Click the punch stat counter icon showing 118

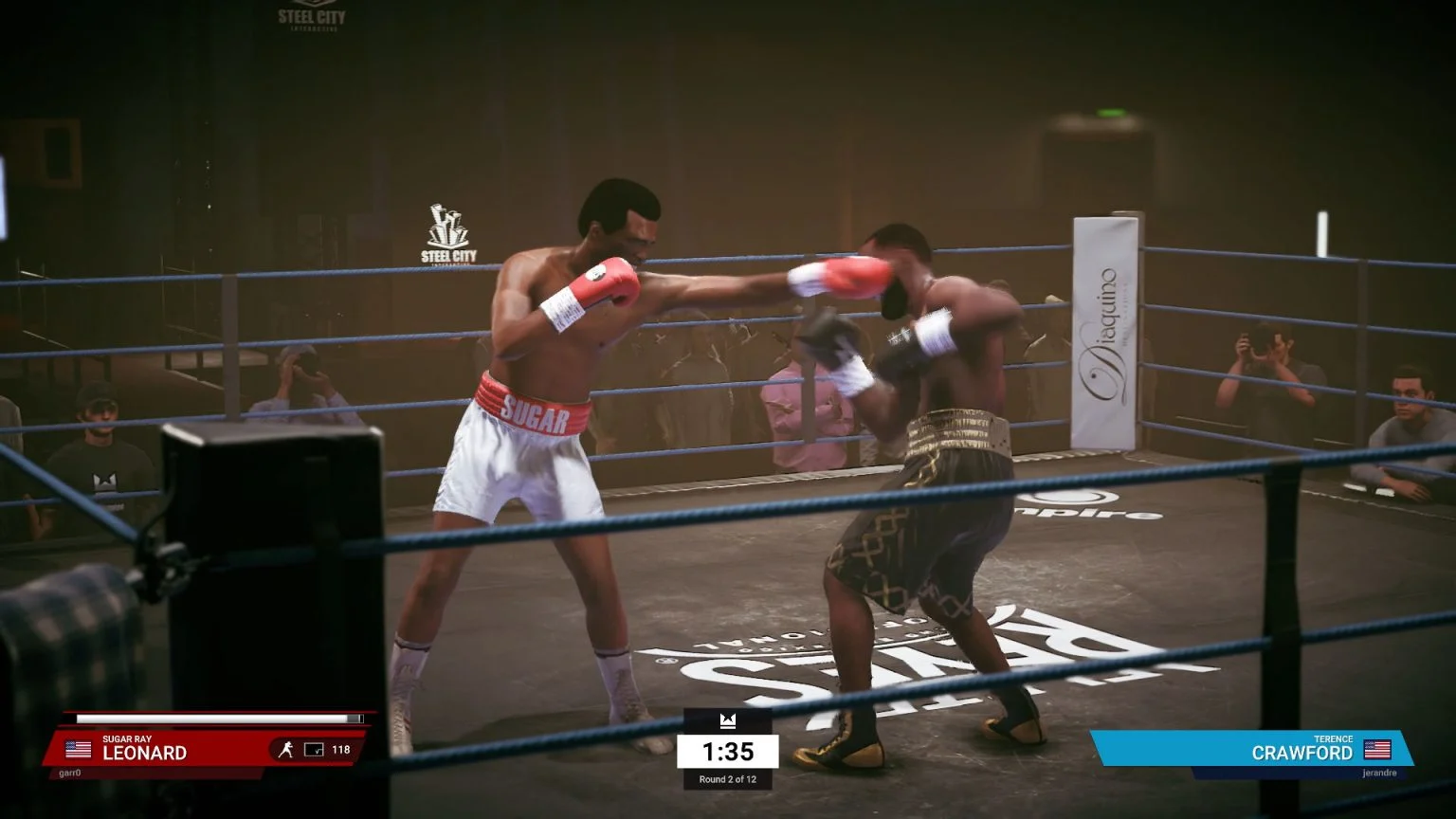(342, 749)
